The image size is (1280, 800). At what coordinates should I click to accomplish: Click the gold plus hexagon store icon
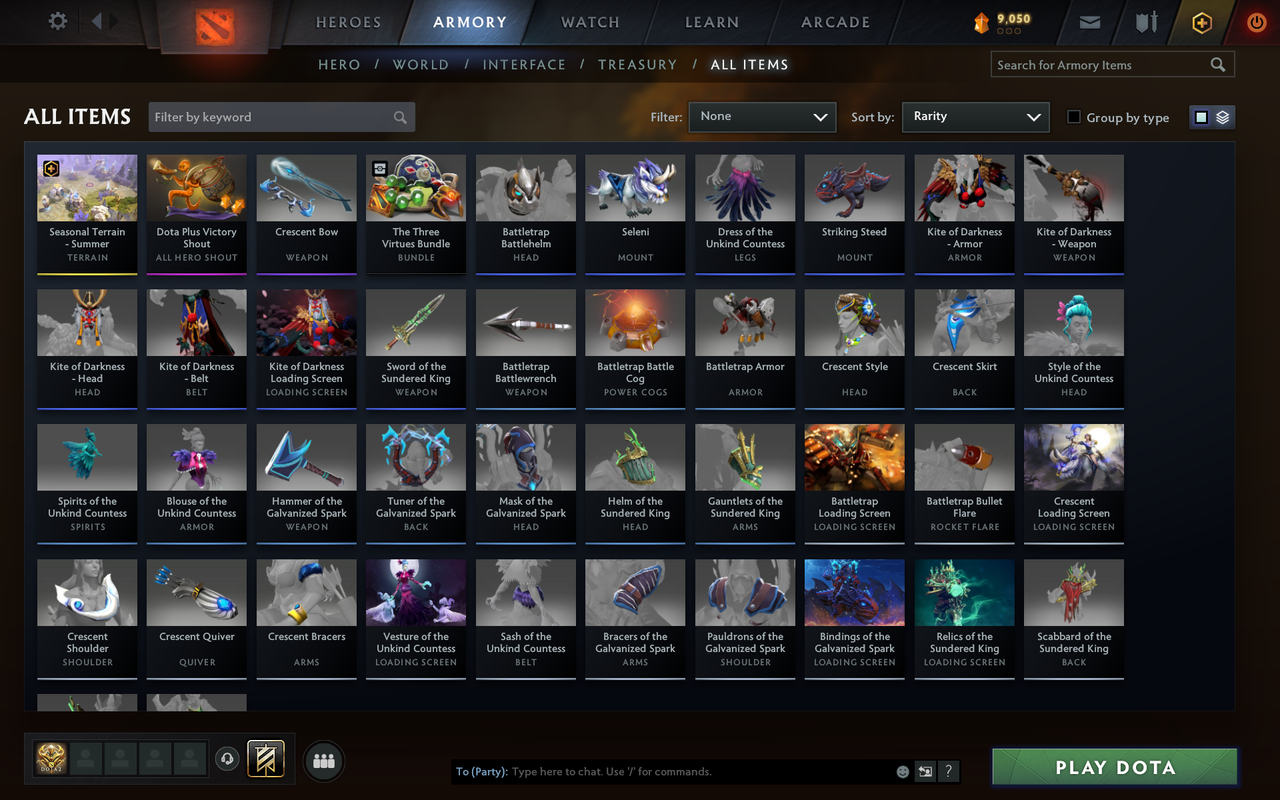click(x=1201, y=21)
